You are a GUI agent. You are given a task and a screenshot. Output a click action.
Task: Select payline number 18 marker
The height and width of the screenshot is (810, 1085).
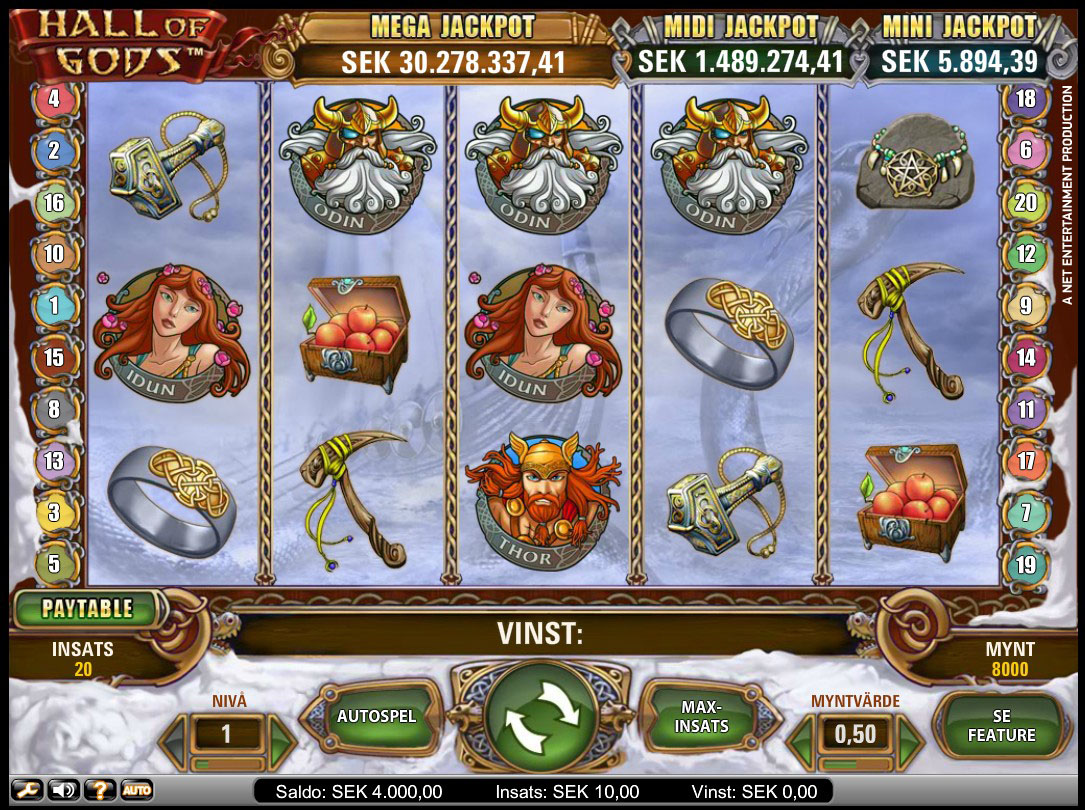click(x=1025, y=99)
